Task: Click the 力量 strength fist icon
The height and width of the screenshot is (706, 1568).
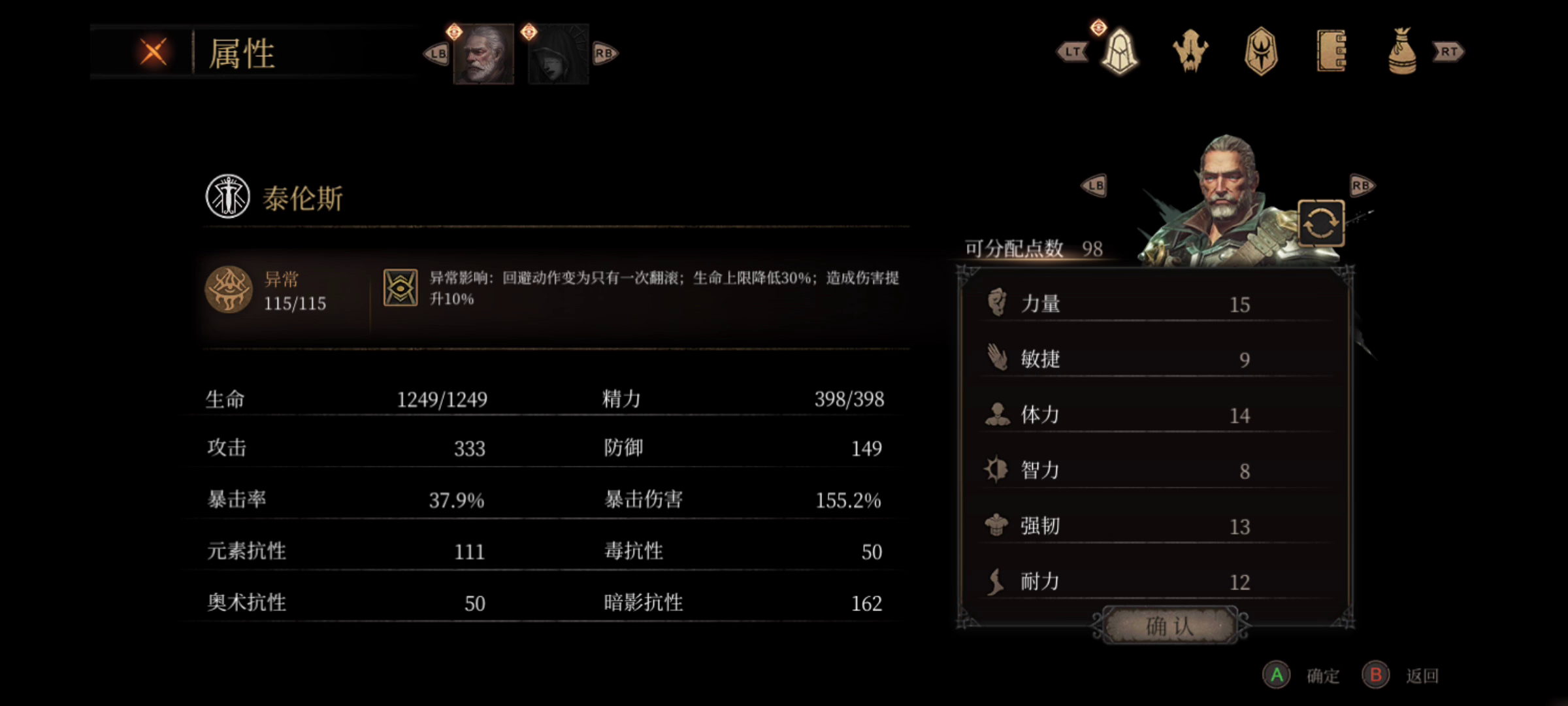Action: [996, 302]
